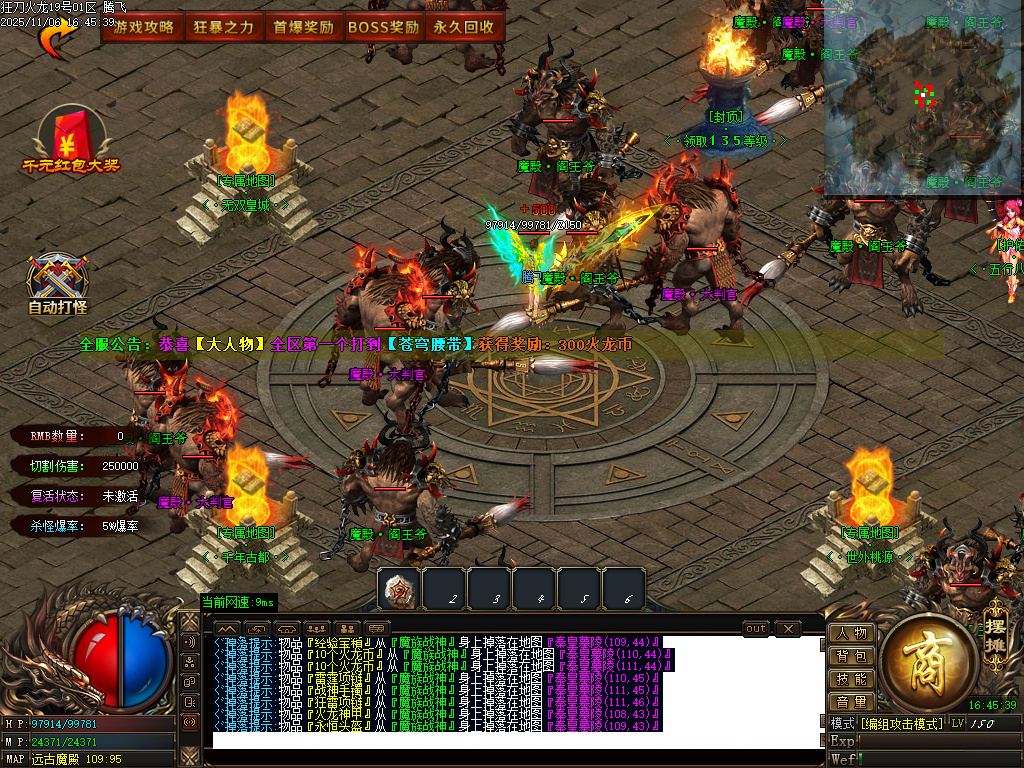Open the 游戏攻略 game guide menu

pyautogui.click(x=144, y=27)
